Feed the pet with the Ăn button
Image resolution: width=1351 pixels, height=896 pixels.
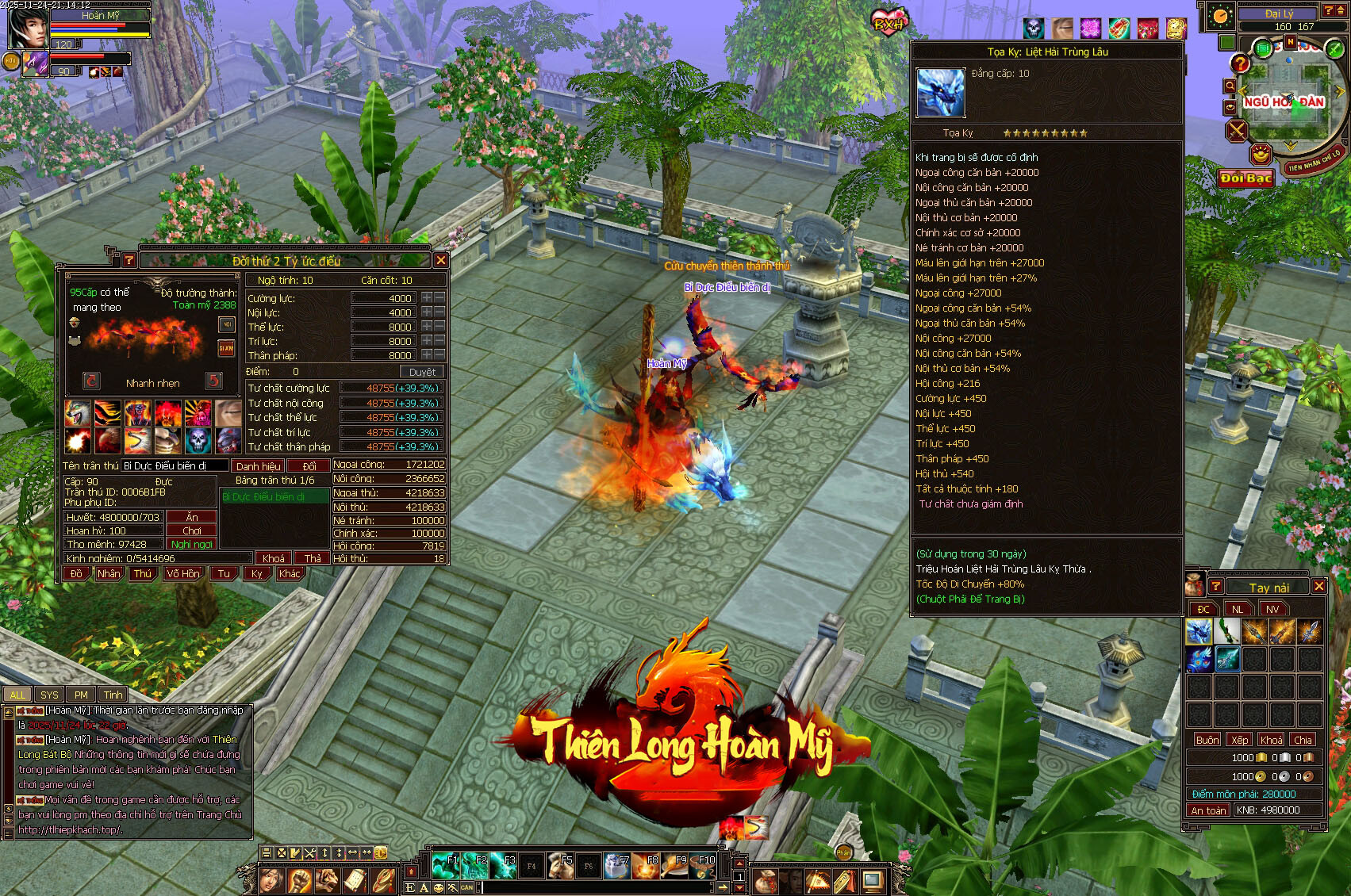click(192, 517)
